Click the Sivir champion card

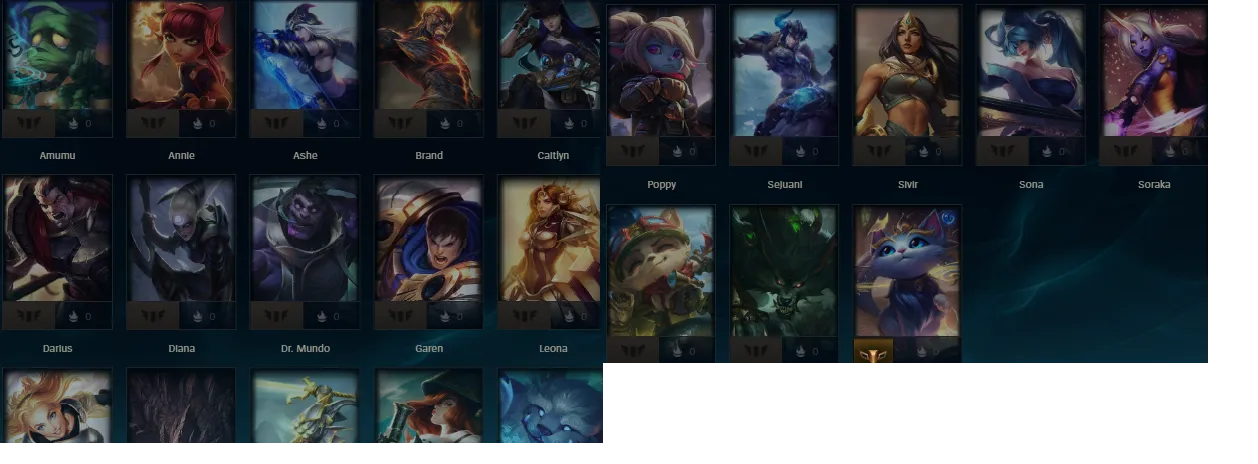(908, 72)
